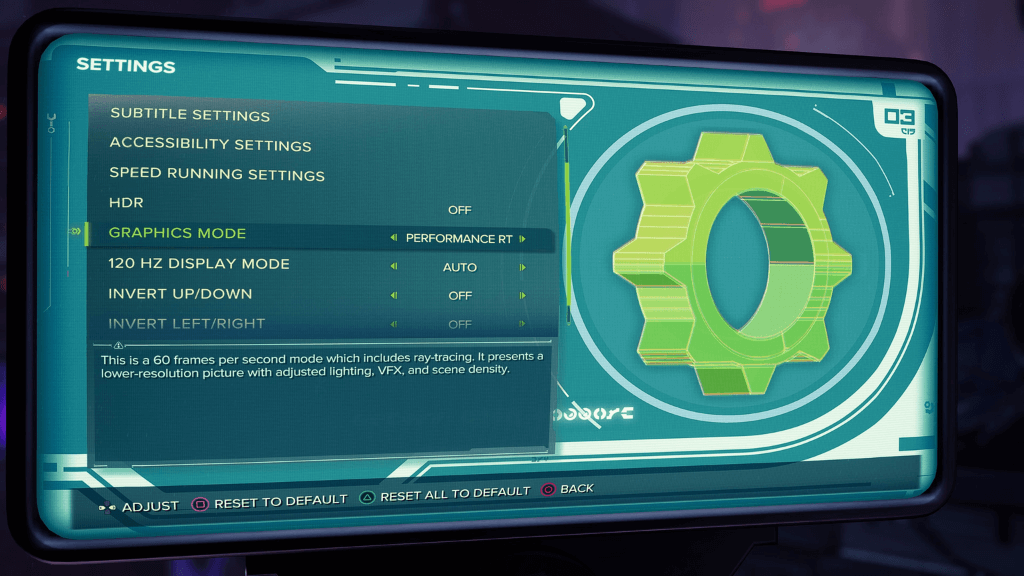Click the right arrow next to Performance RT
1024x576 pixels.
pos(522,239)
